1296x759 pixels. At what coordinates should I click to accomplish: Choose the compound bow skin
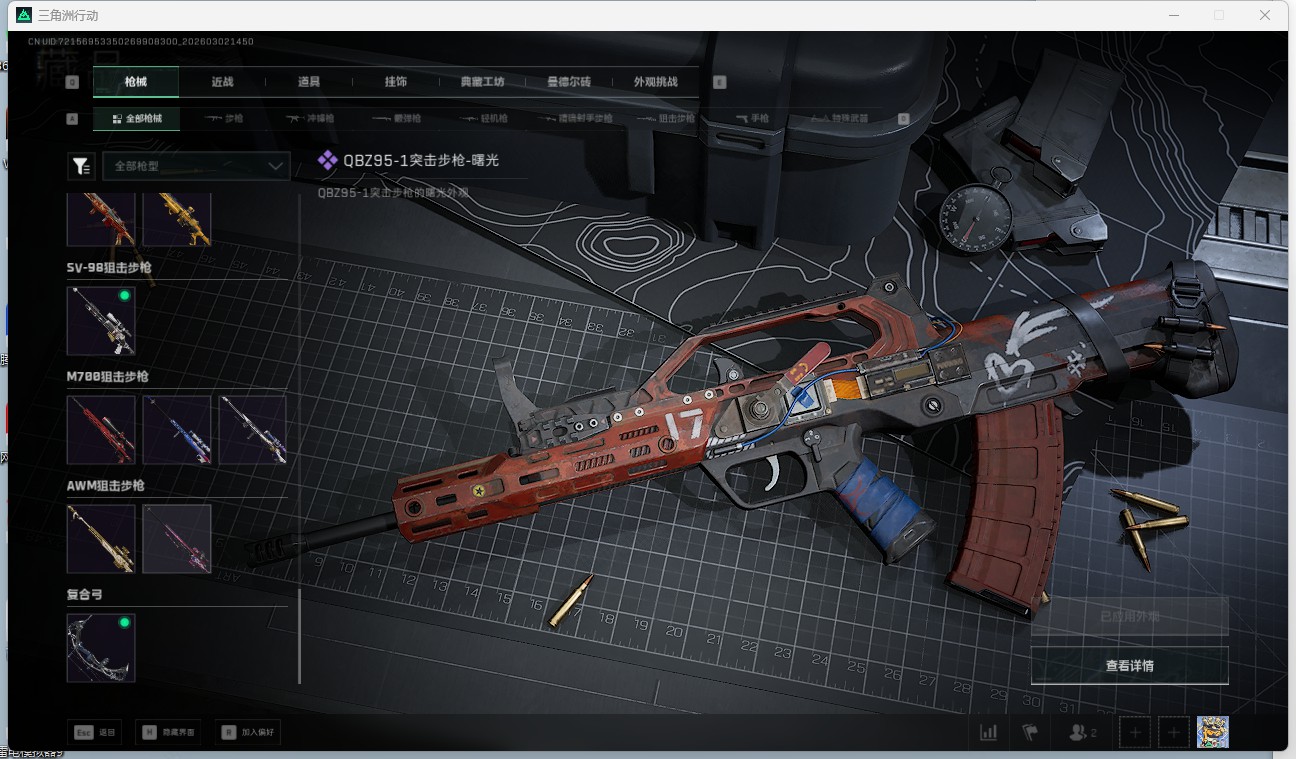tap(101, 648)
